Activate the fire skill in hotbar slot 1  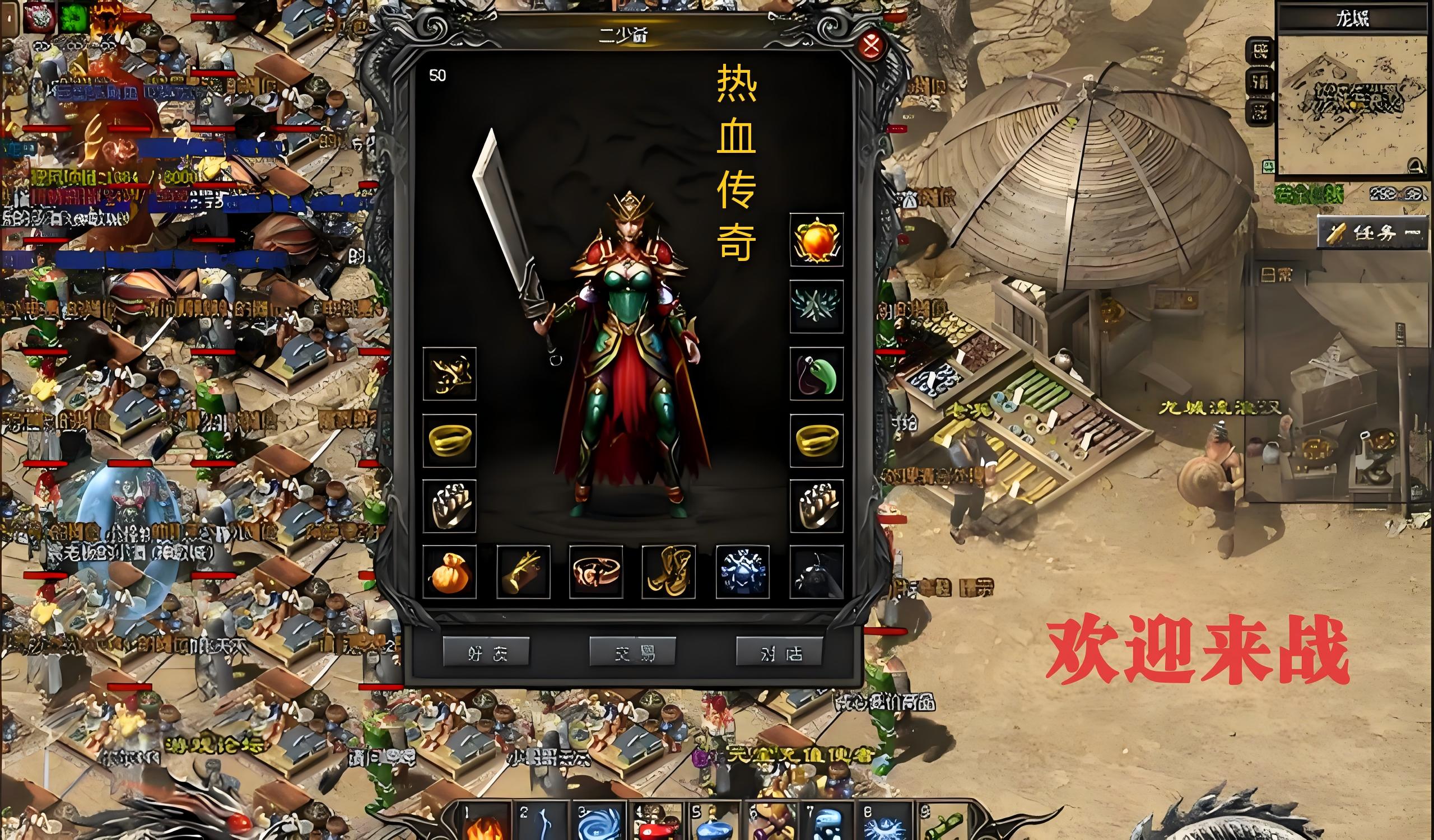[x=482, y=824]
